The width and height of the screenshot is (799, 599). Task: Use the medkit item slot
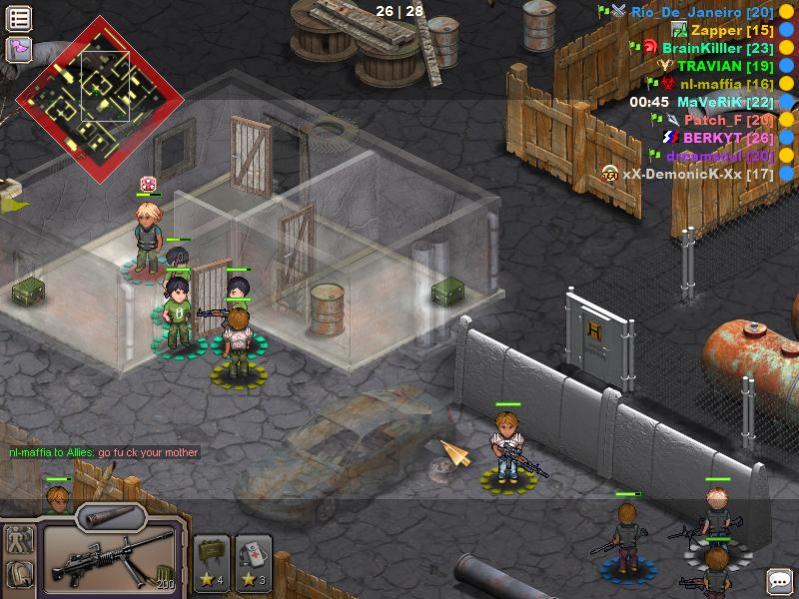pos(253,563)
